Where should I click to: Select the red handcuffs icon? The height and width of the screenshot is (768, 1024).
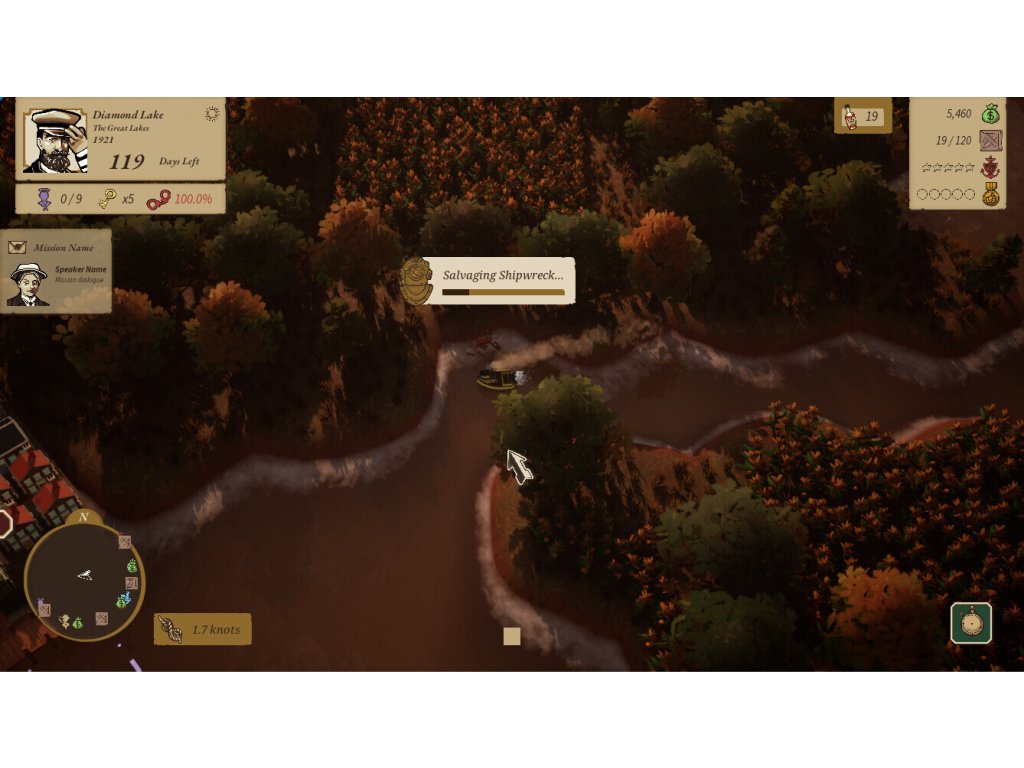pyautogui.click(x=158, y=200)
